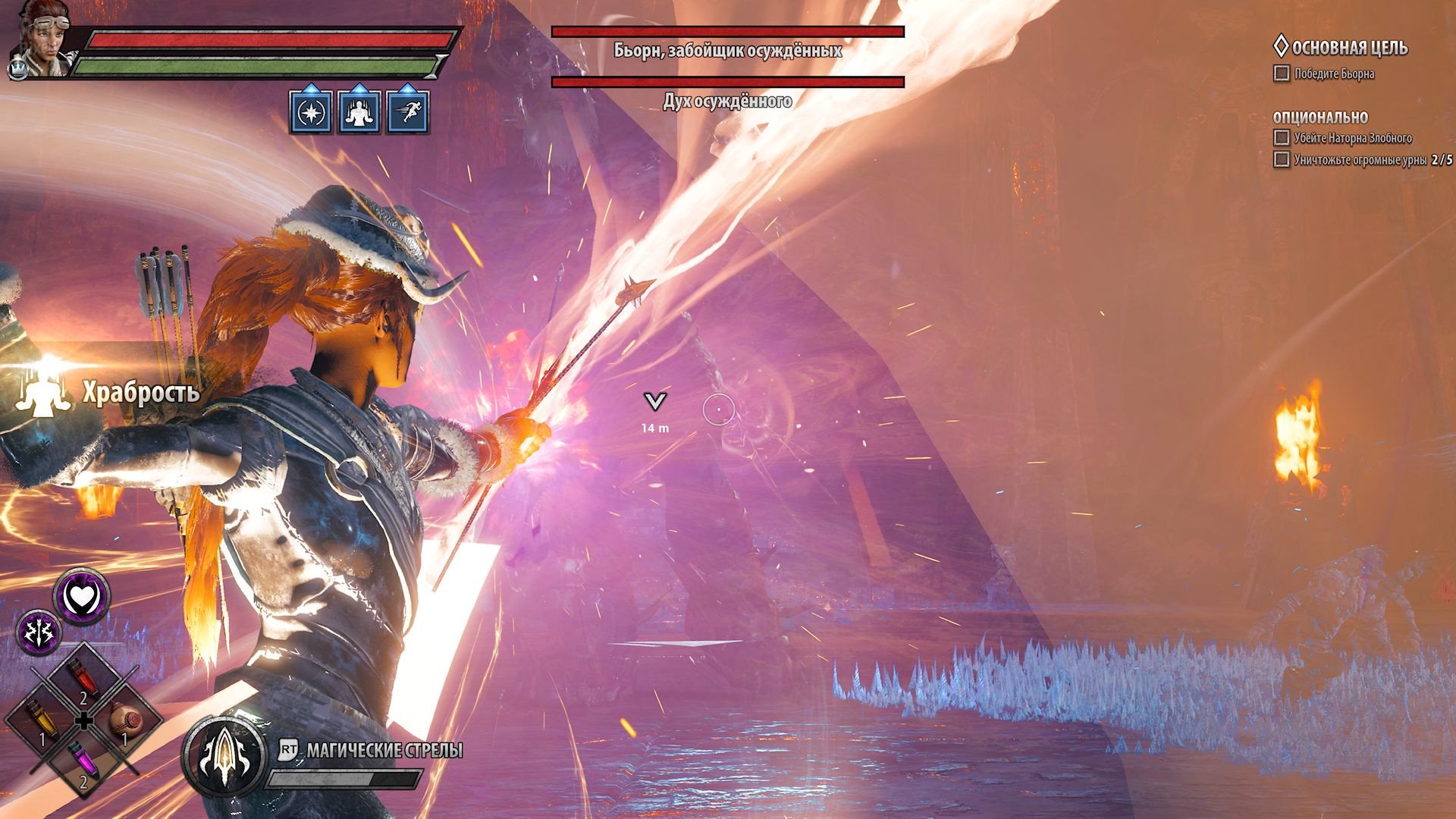Click the «Победите Бьорна» main objective

1333,74
